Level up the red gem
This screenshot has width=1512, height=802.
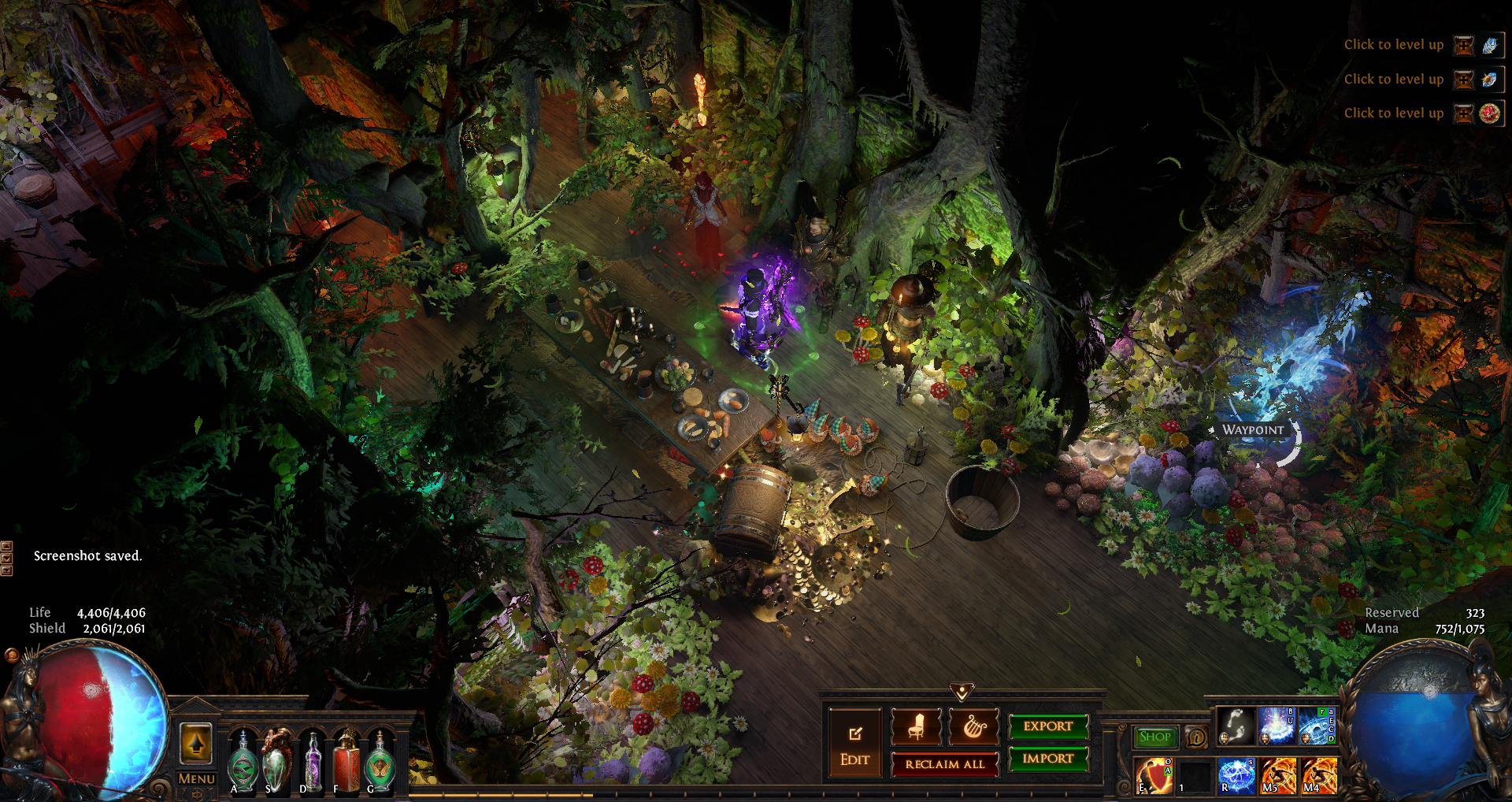[1464, 113]
